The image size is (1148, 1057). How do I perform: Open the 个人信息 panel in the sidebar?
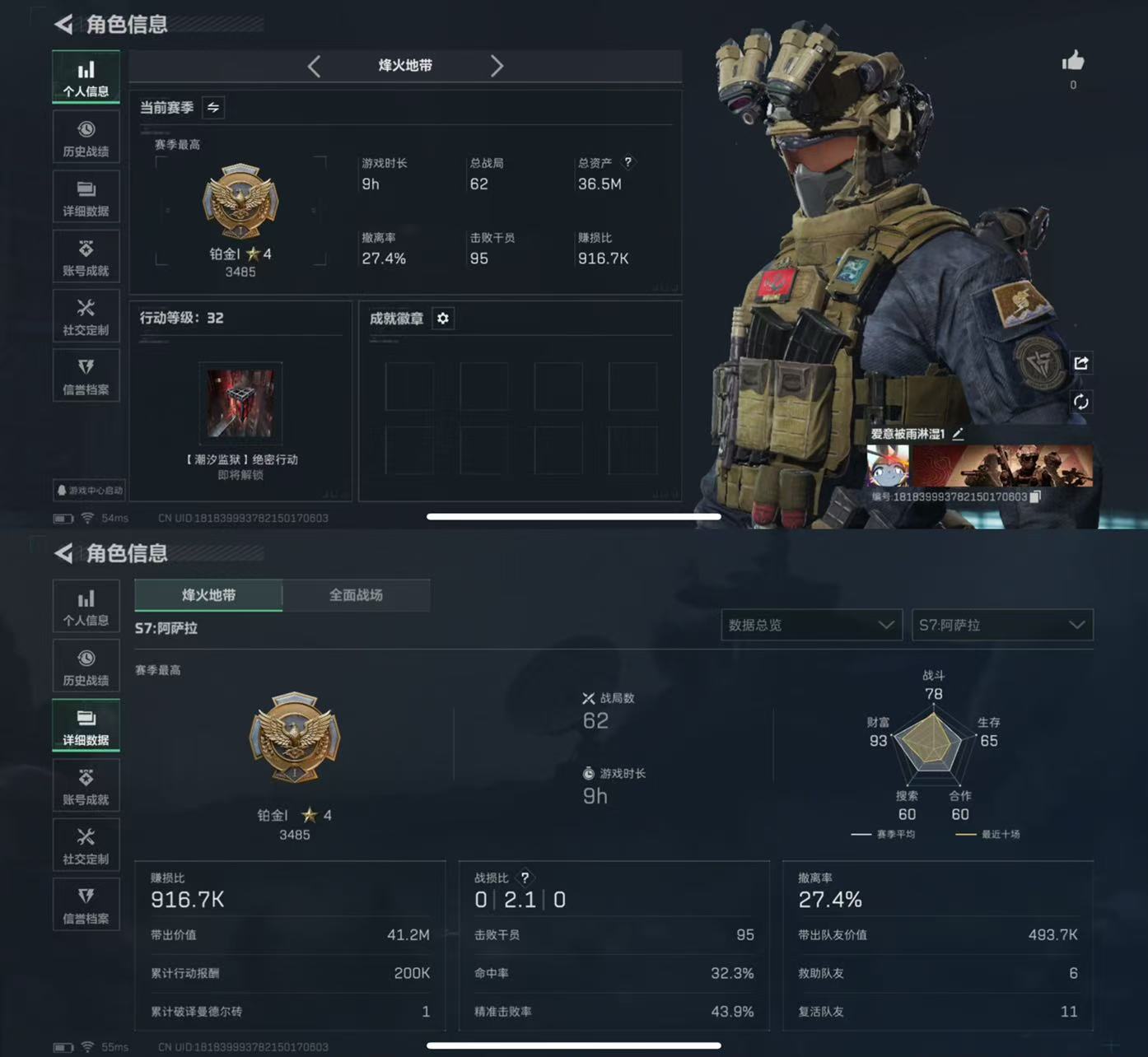point(86,76)
